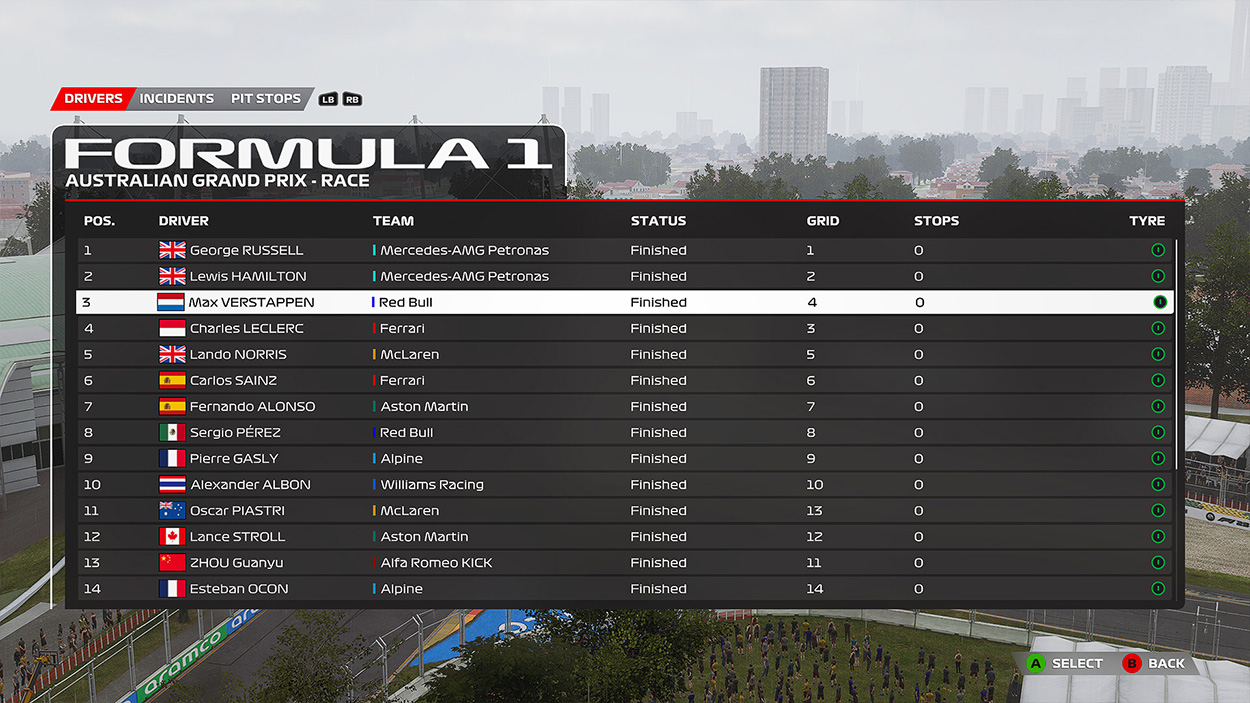Go back using the Back button
The height and width of the screenshot is (703, 1250).
(1155, 663)
